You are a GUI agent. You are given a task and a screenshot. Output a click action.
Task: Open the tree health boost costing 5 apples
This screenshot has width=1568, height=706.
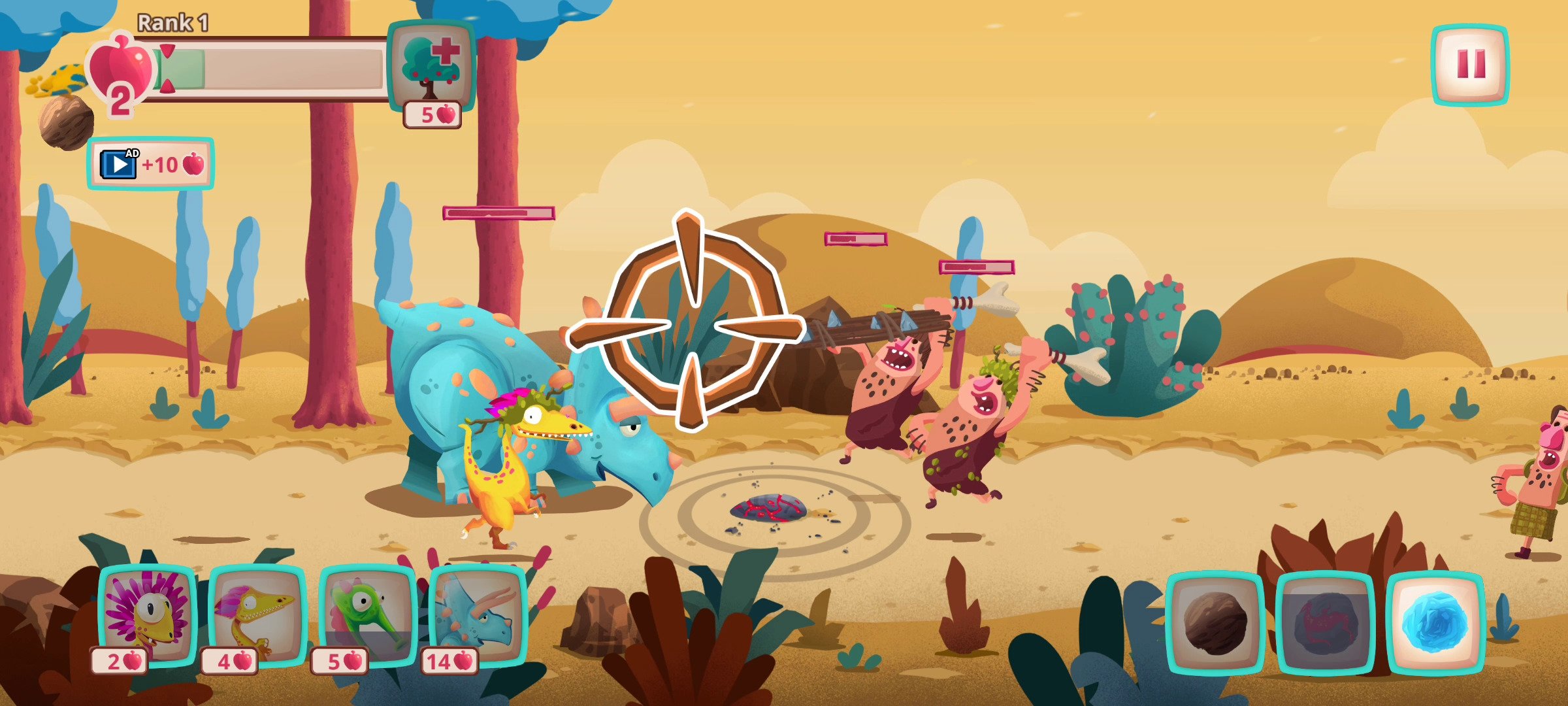click(429, 65)
